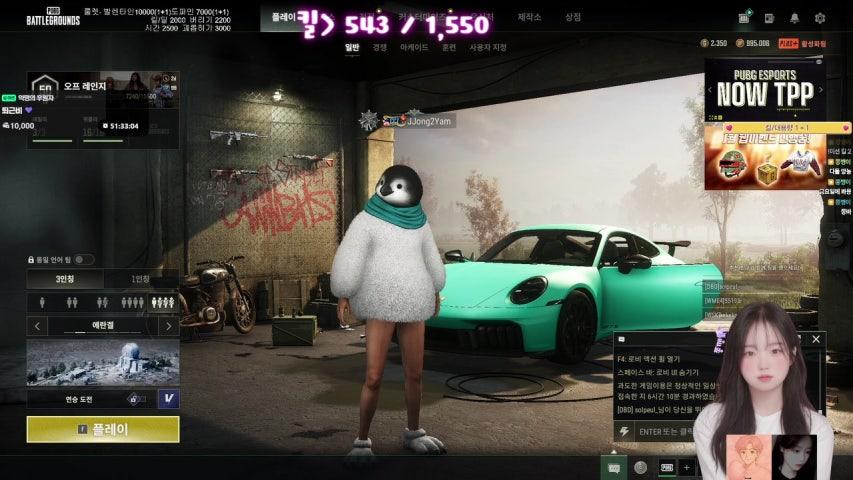The height and width of the screenshot is (480, 853).
Task: Close the lobby chat window
Action: pyautogui.click(x=815, y=339)
